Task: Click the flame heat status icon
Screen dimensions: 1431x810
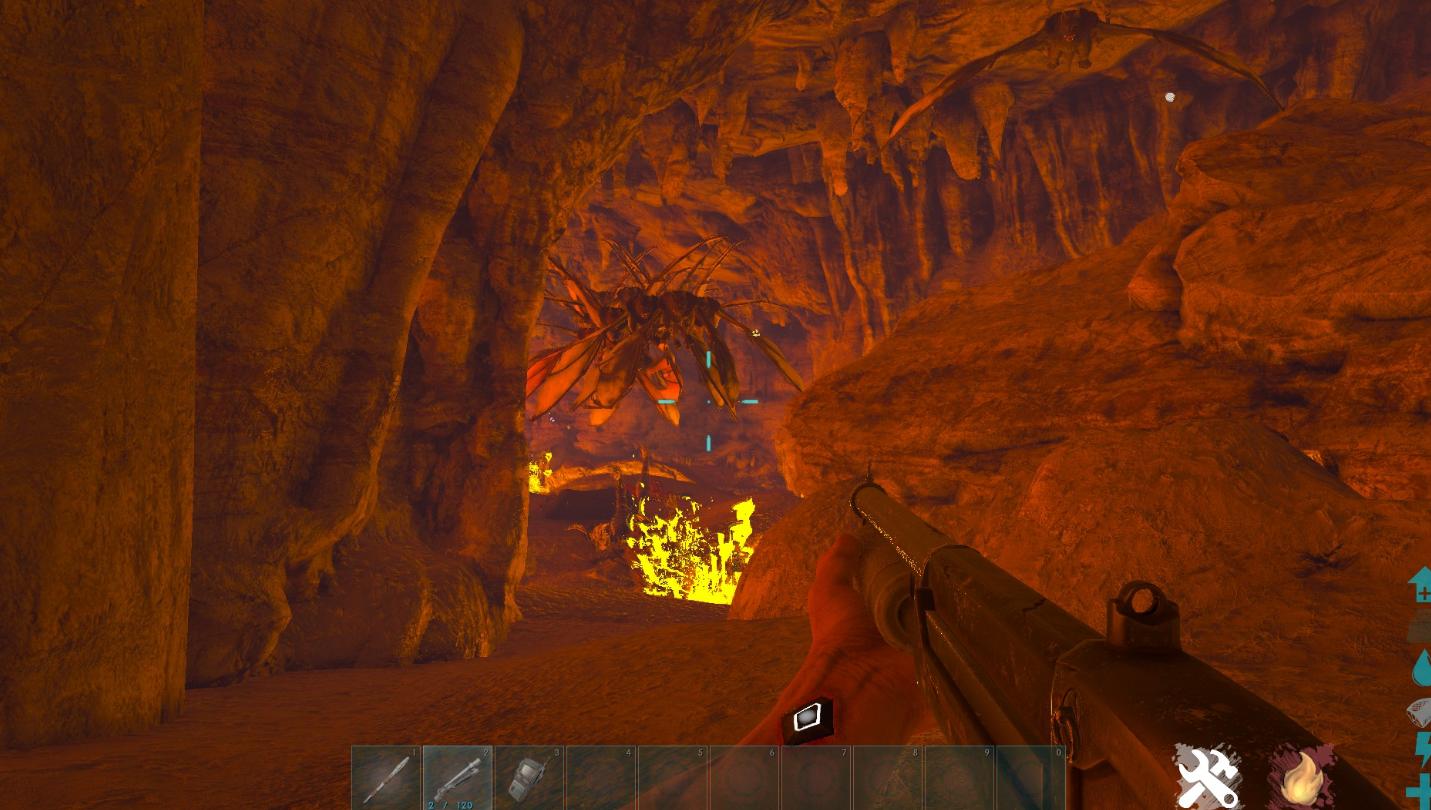Action: coord(1301,777)
